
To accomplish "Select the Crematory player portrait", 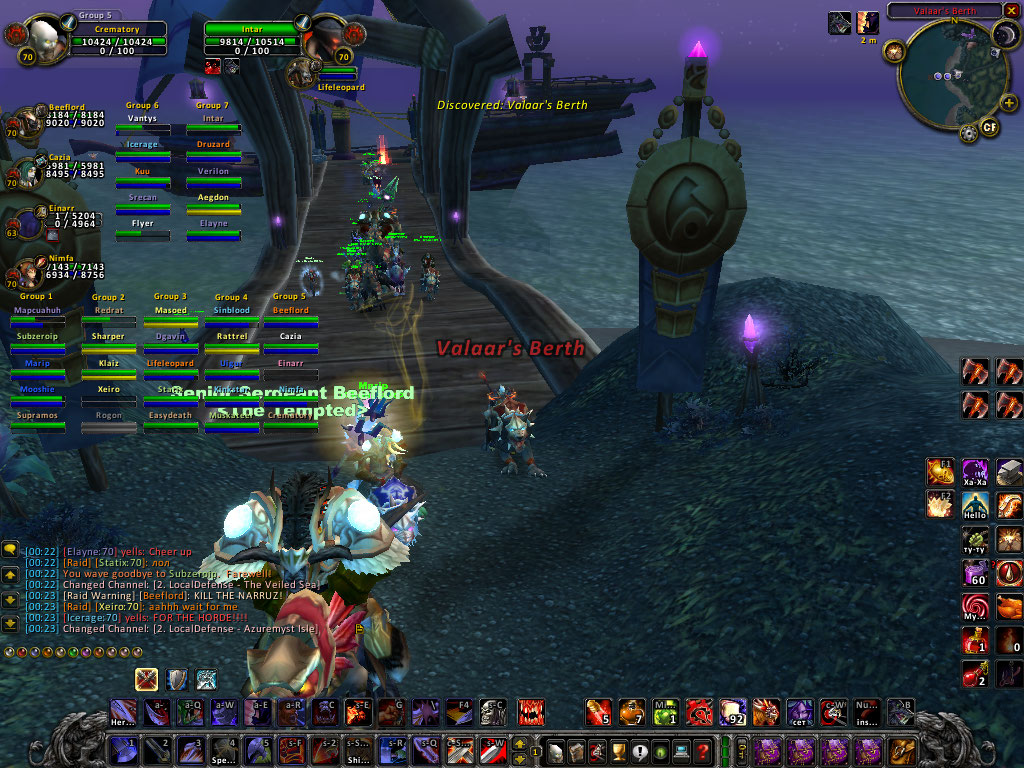I will (x=40, y=40).
